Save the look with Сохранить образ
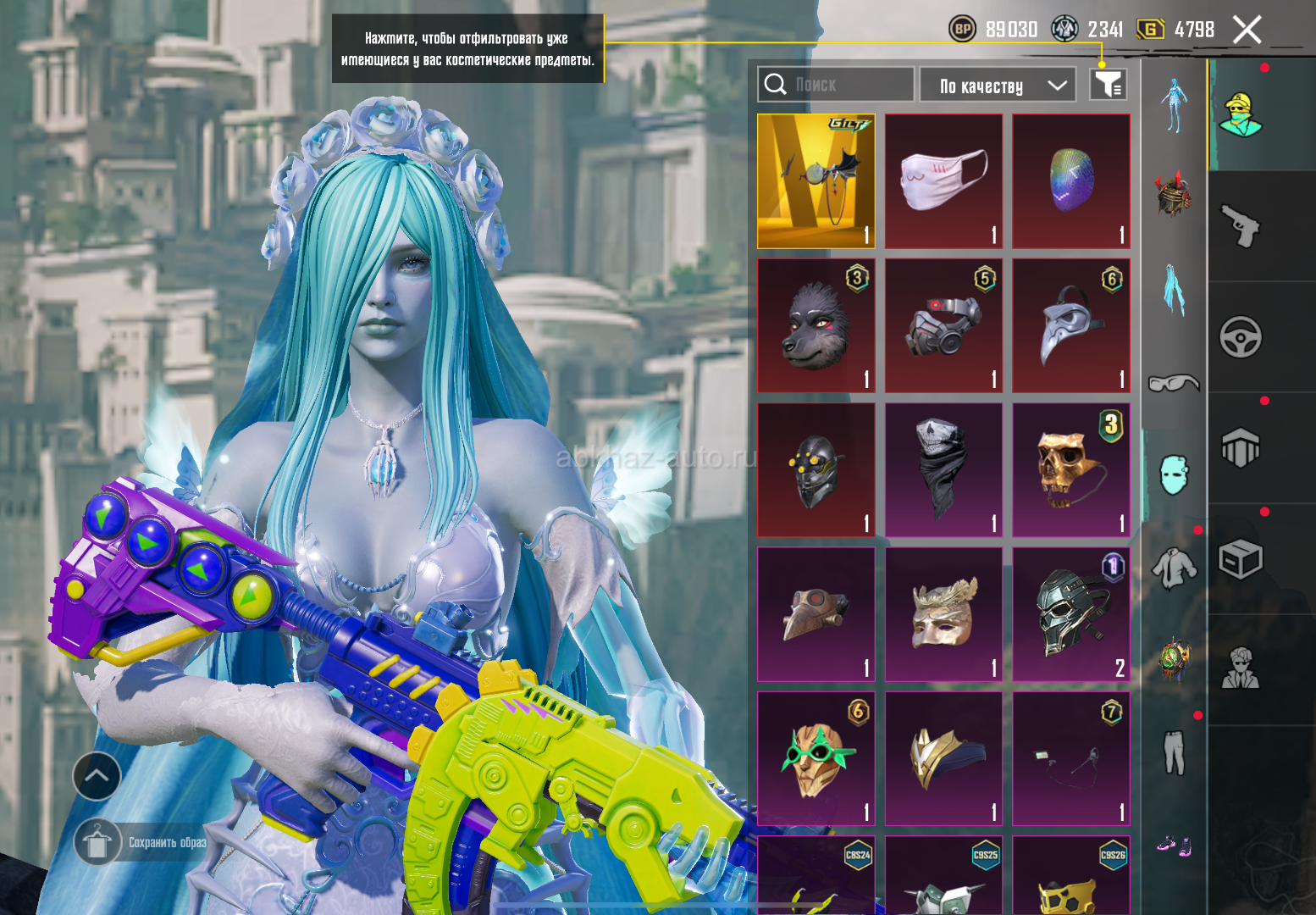The height and width of the screenshot is (915, 1316). [144, 842]
